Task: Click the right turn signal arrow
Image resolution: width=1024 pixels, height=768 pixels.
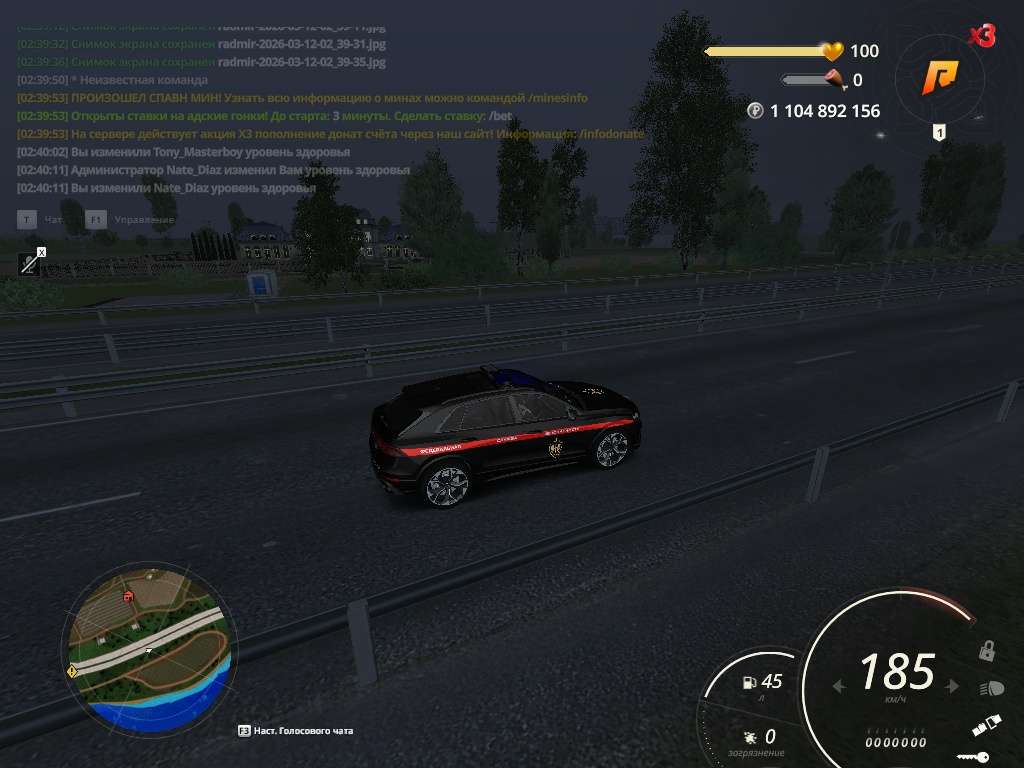Action: tap(953, 686)
